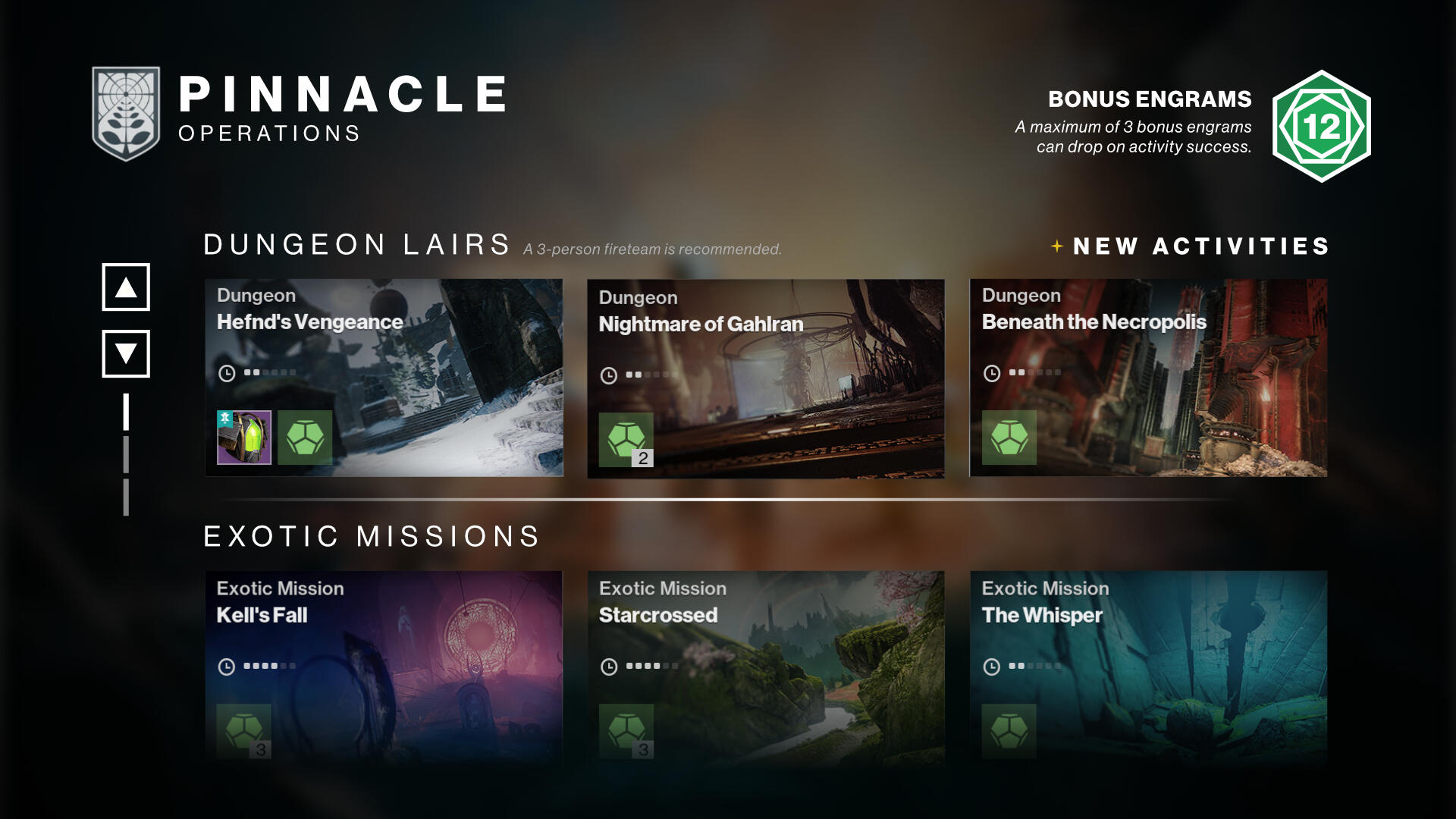The width and height of the screenshot is (1456, 819).
Task: Click the engram icon showing 2 on Nightmare of Gahlran
Action: pyautogui.click(x=626, y=440)
